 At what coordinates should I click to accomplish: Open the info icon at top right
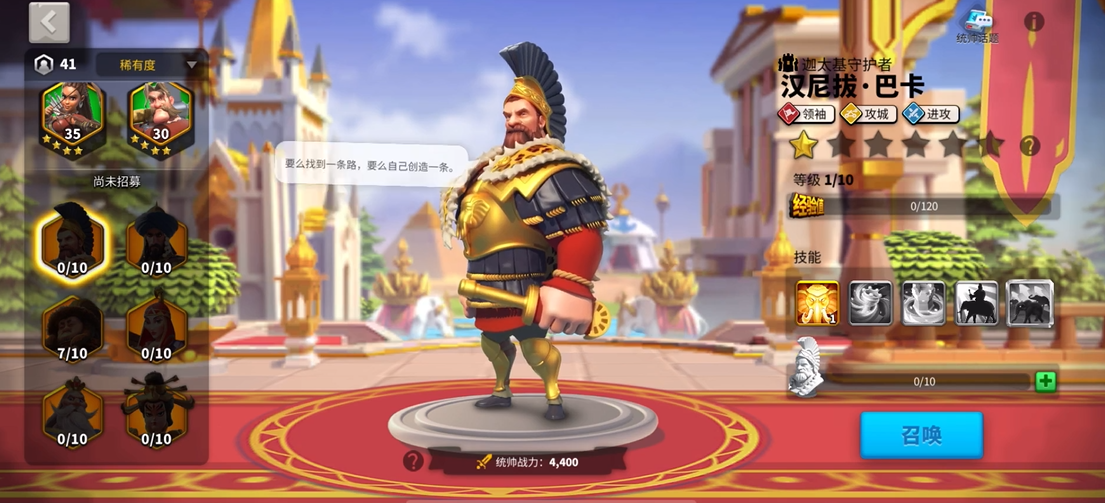click(x=1034, y=21)
